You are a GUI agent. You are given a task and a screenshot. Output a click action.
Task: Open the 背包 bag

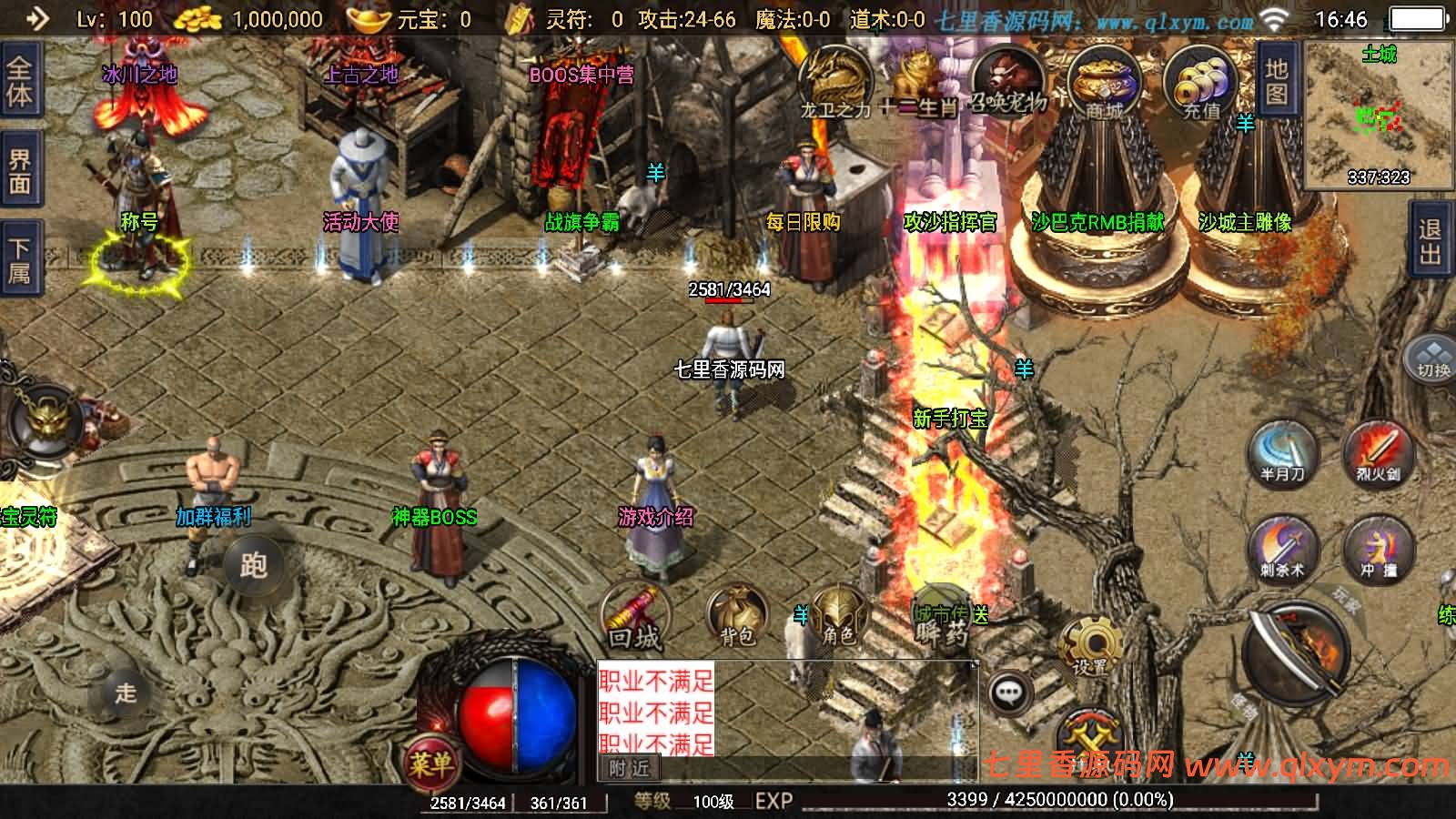coord(736,616)
